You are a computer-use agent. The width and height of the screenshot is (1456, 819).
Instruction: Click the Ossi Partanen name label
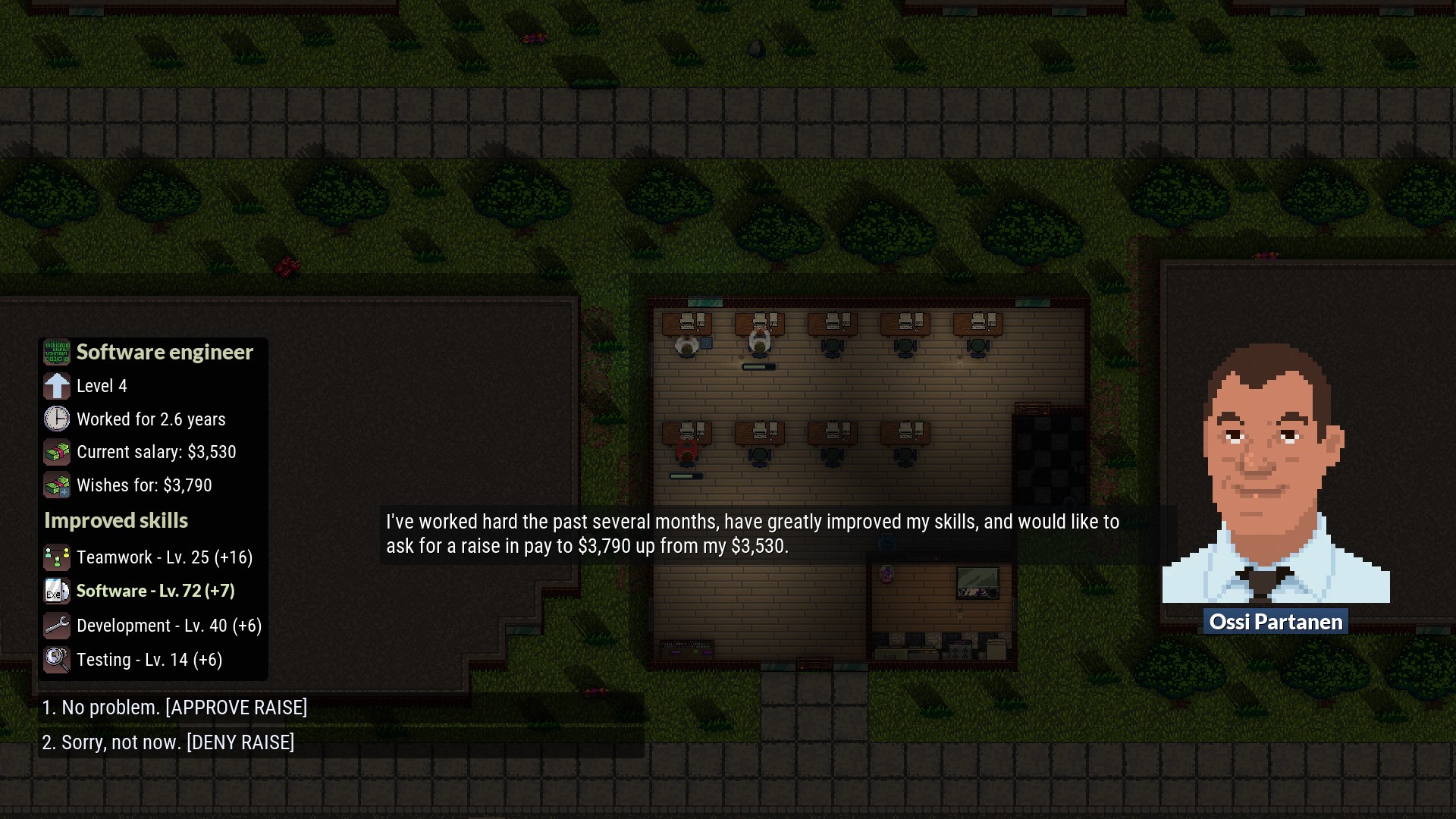tap(1276, 622)
